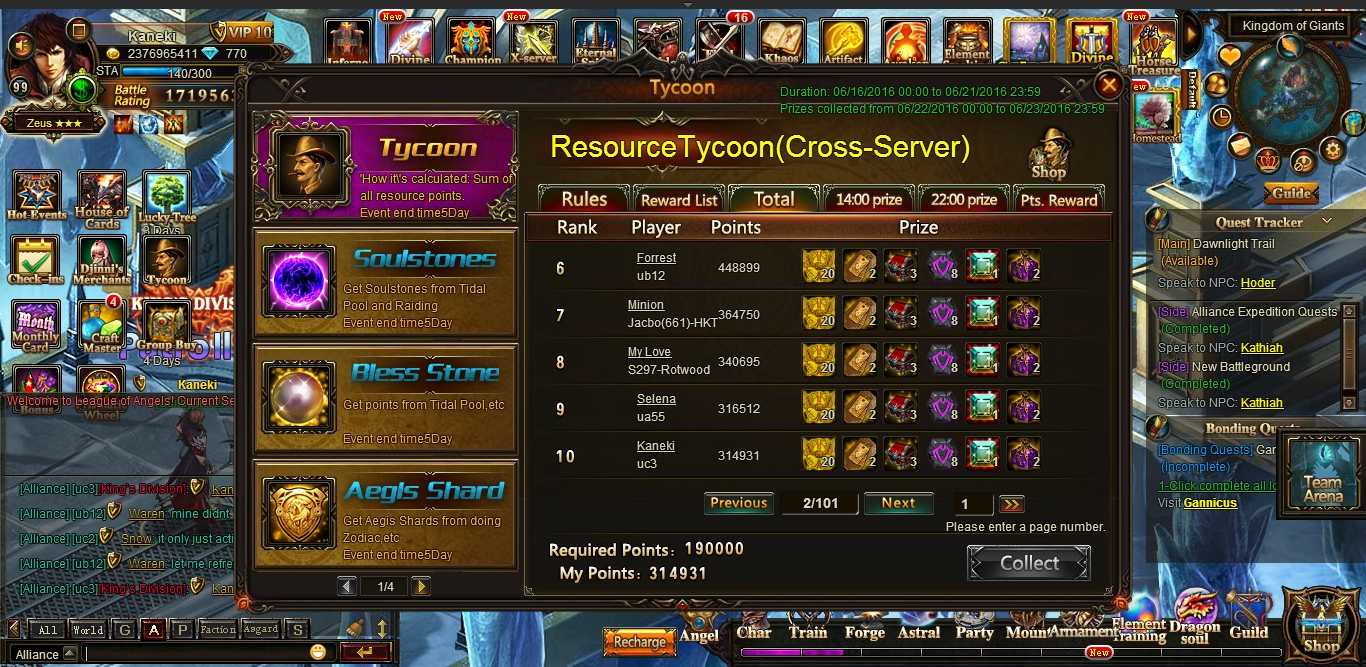View the Pts. Reward tab

click(1059, 199)
